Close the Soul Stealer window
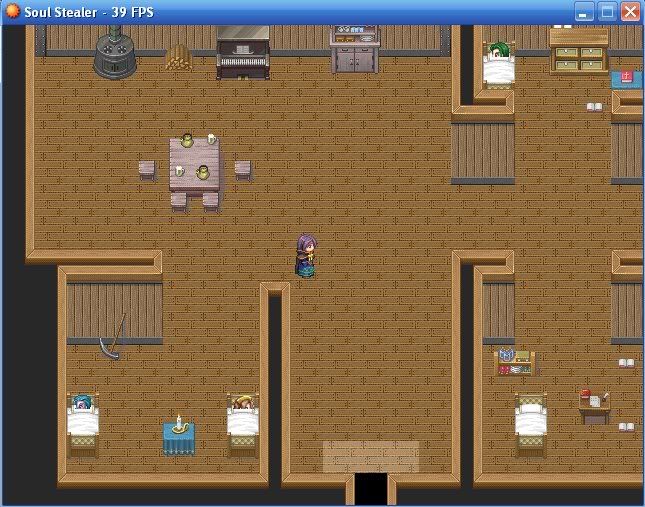 [x=630, y=12]
